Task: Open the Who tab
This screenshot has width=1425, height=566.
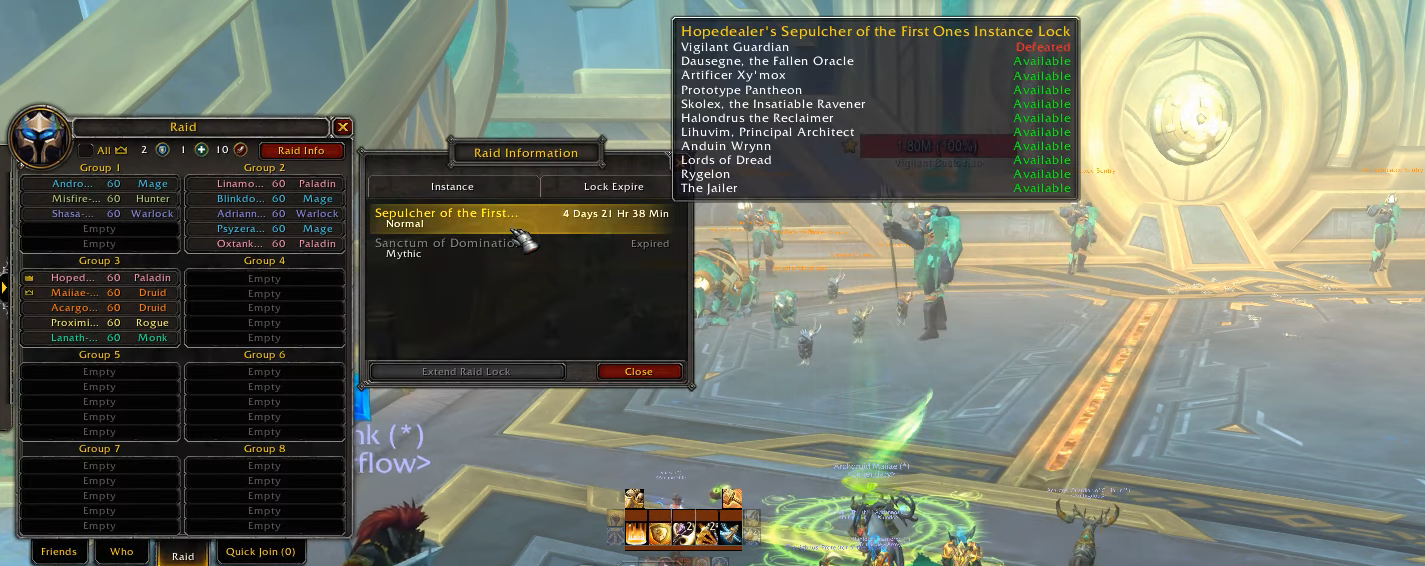Action: coord(121,552)
